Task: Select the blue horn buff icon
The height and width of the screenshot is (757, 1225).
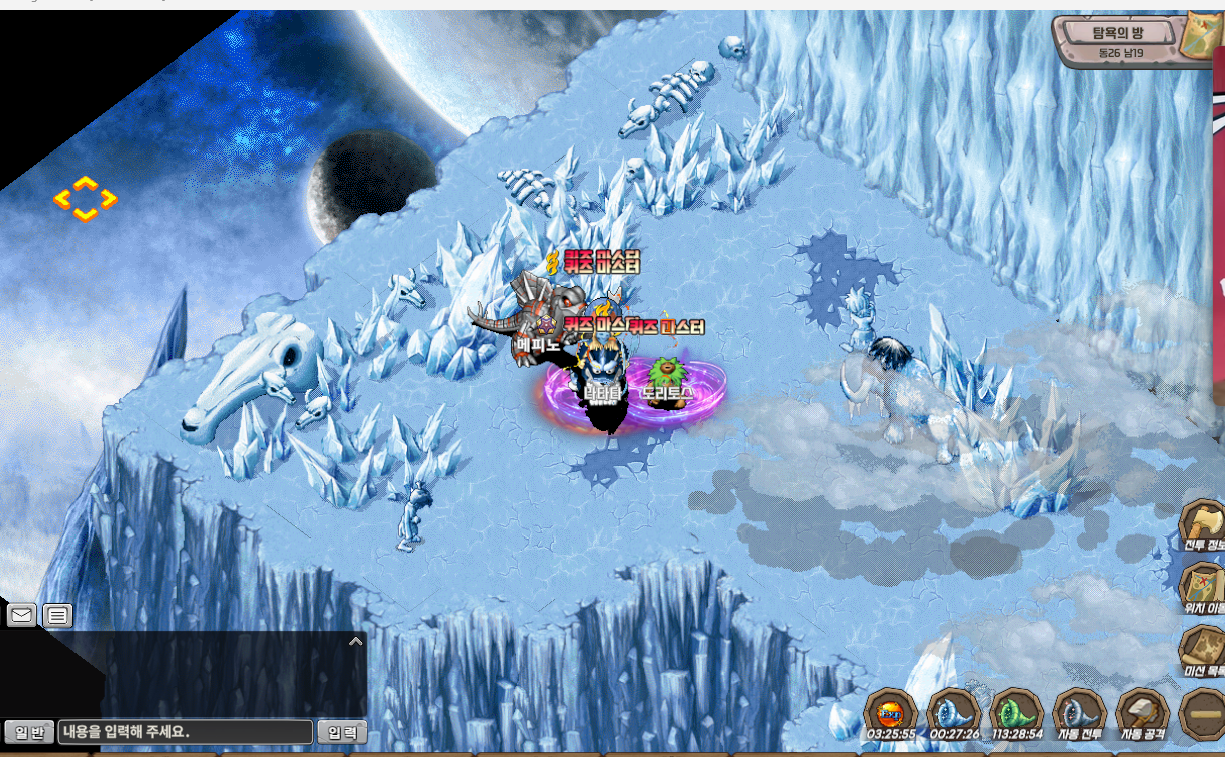Action: point(953,714)
